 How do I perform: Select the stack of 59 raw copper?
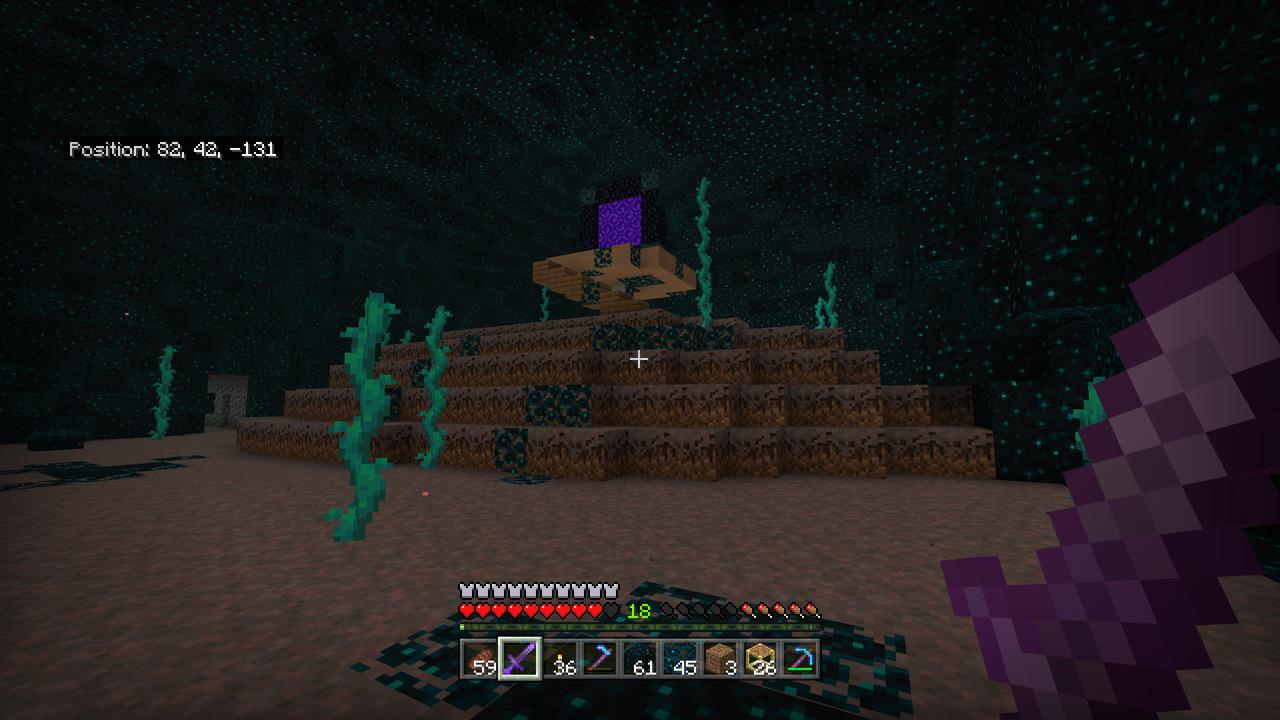pyautogui.click(x=478, y=660)
